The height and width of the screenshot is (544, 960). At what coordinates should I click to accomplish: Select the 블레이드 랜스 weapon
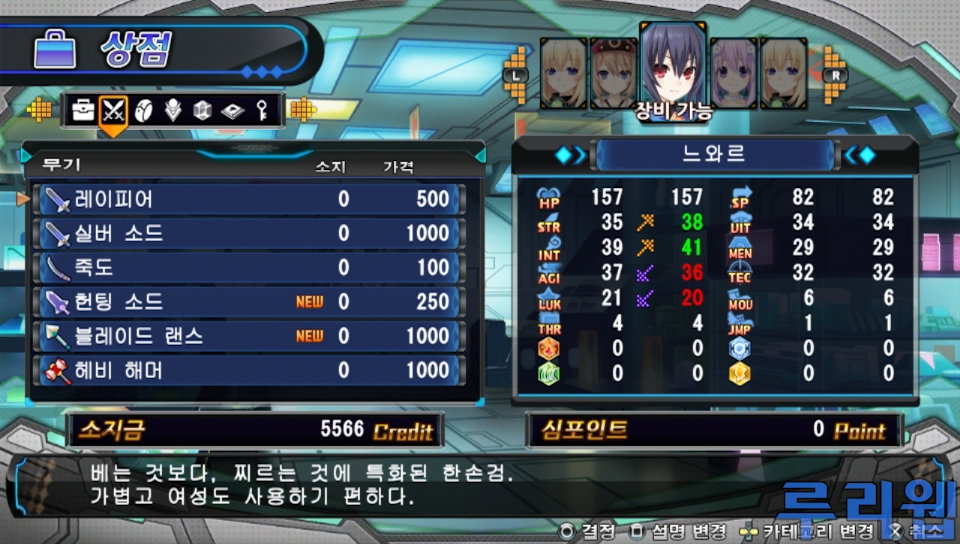(248, 336)
